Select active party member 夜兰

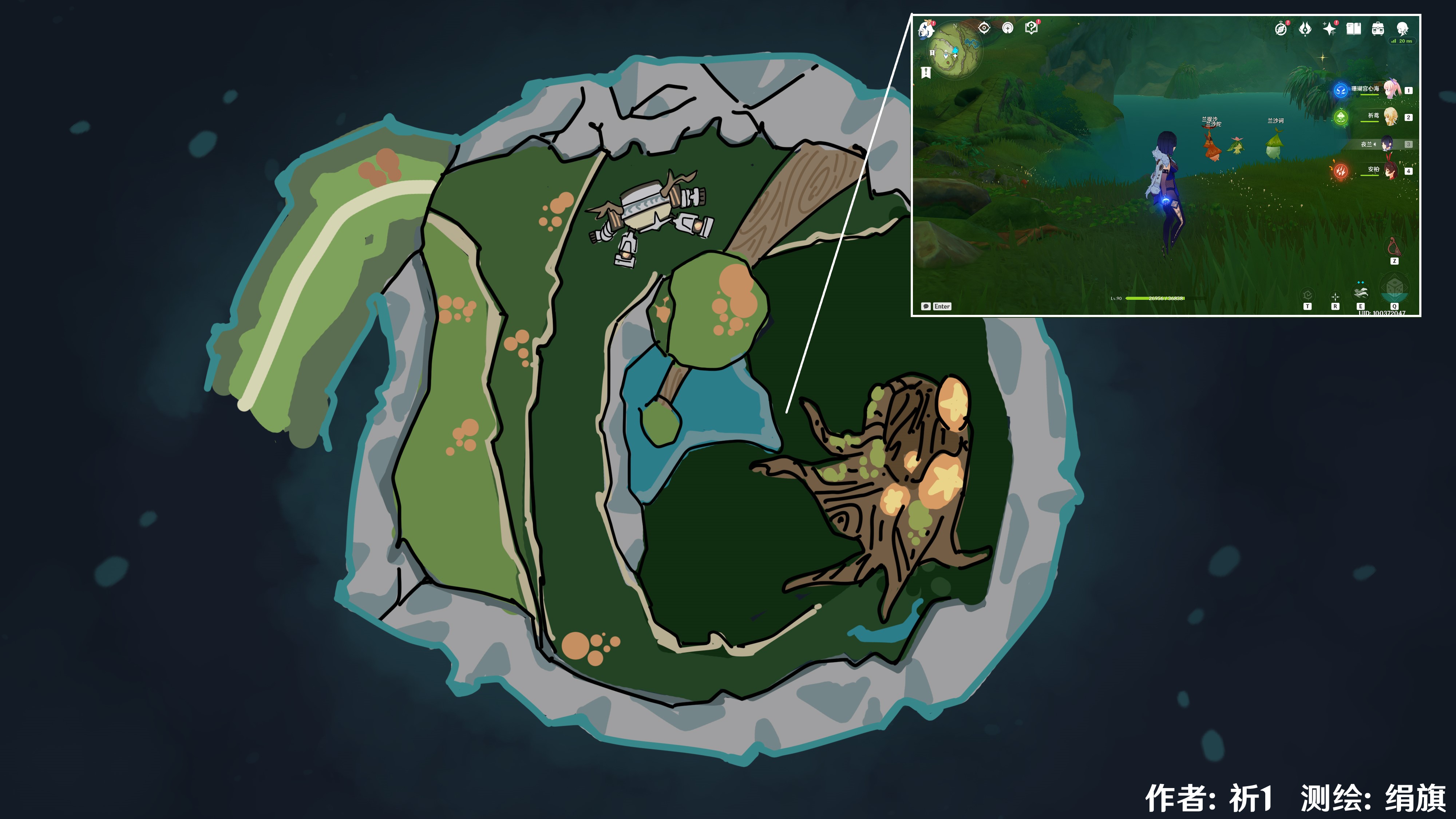click(x=1388, y=144)
